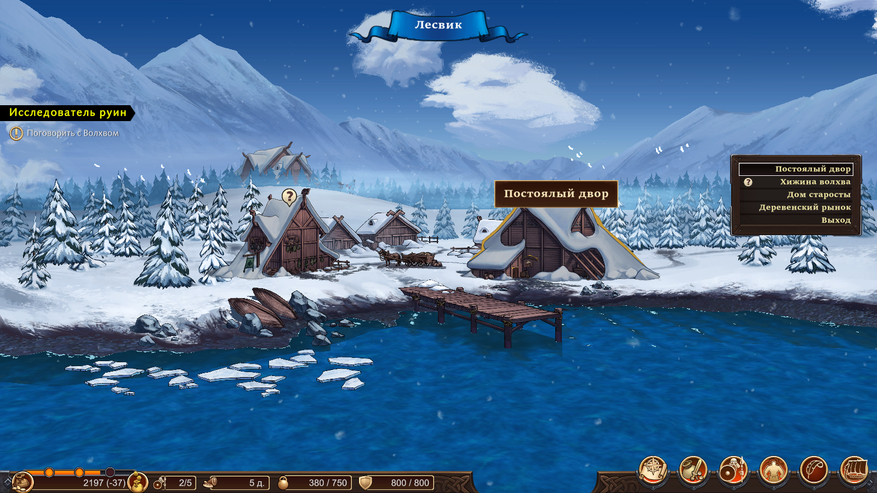Select the Поговорить с Волхвом objective

pyautogui.click(x=70, y=133)
